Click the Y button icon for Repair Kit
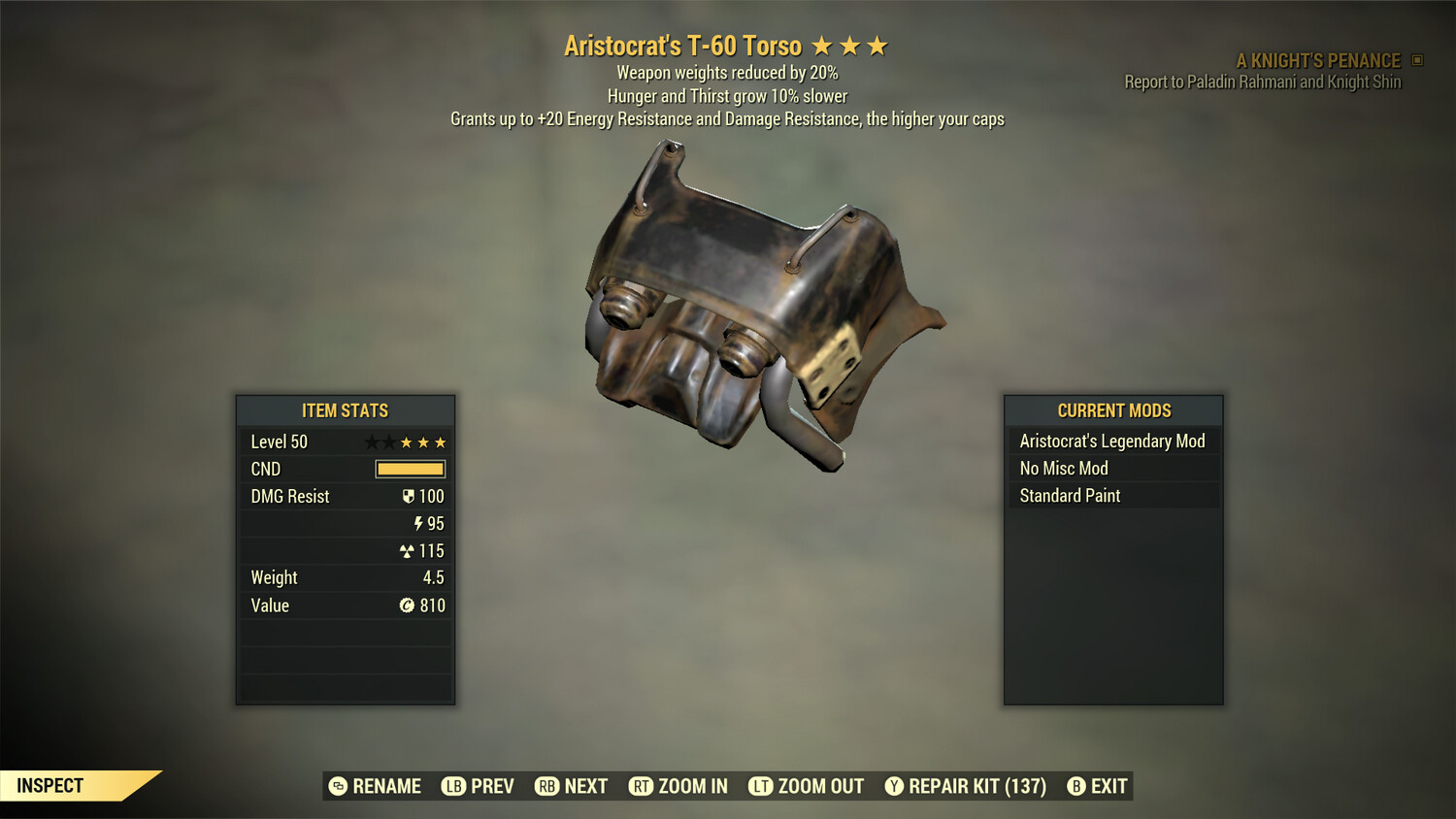This screenshot has height=819, width=1456. (x=894, y=786)
